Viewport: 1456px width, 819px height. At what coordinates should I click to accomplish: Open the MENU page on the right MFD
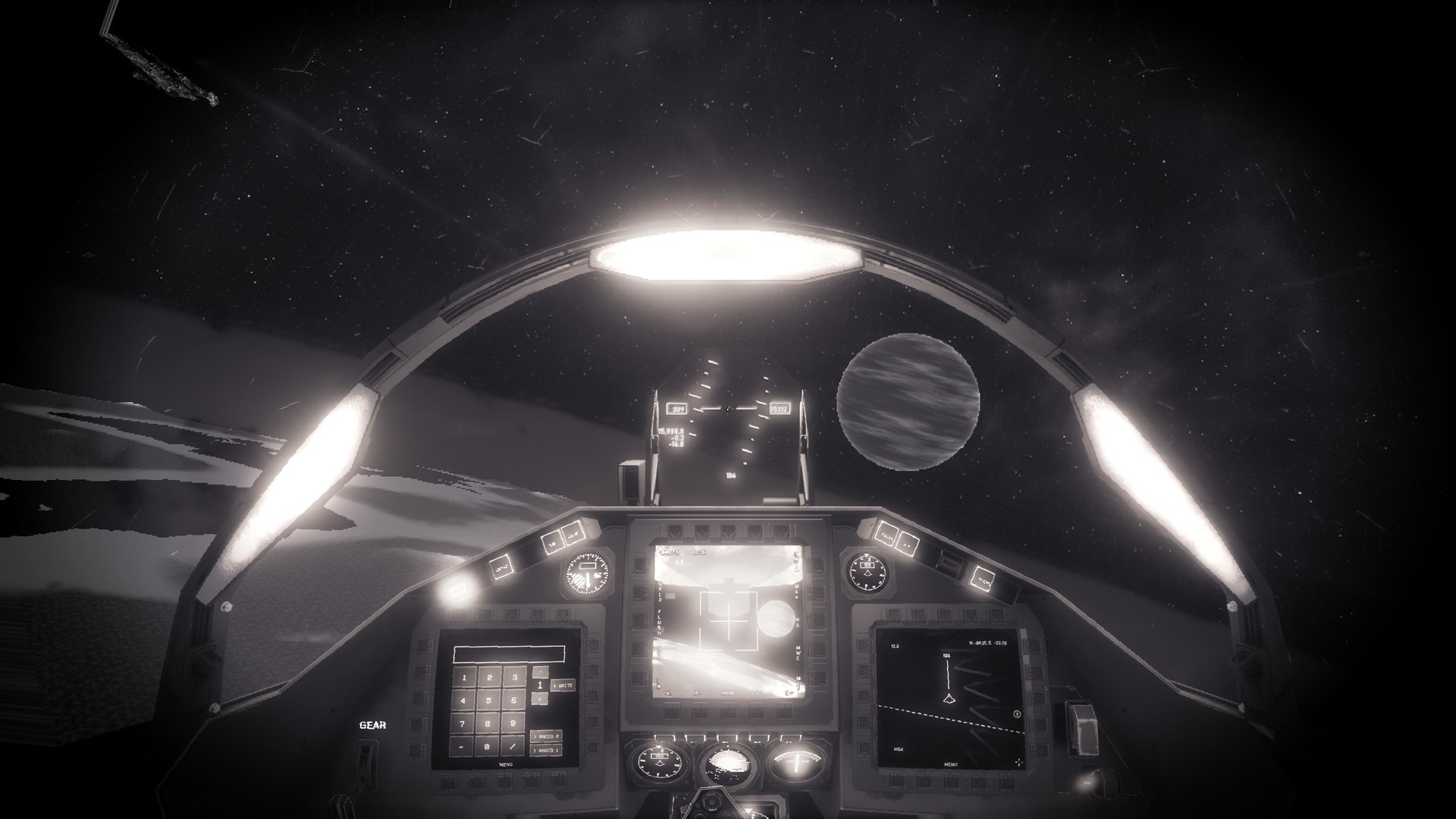point(951,764)
